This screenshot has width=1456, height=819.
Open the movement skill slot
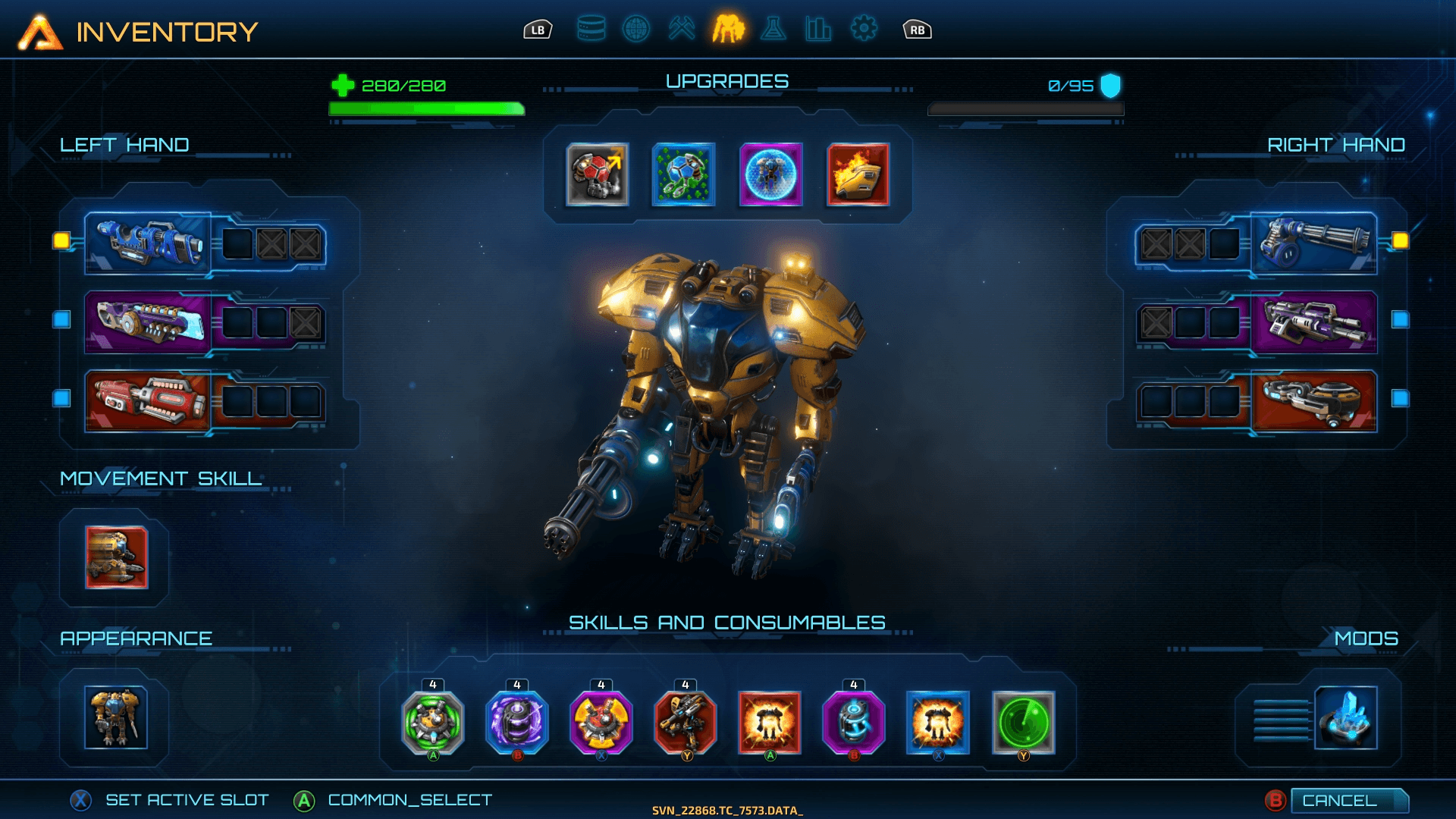116,557
